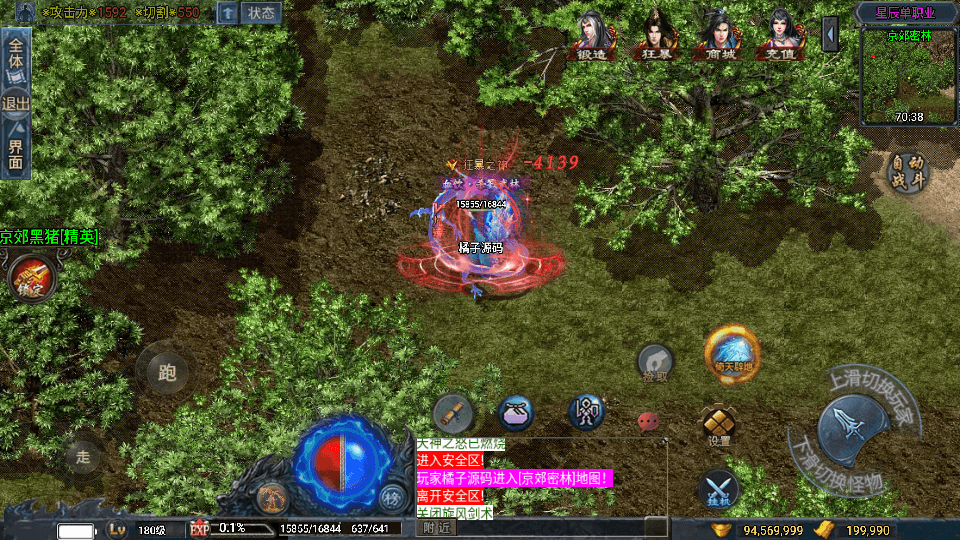
Task: Tap the 走 walk button
Action: 83,457
